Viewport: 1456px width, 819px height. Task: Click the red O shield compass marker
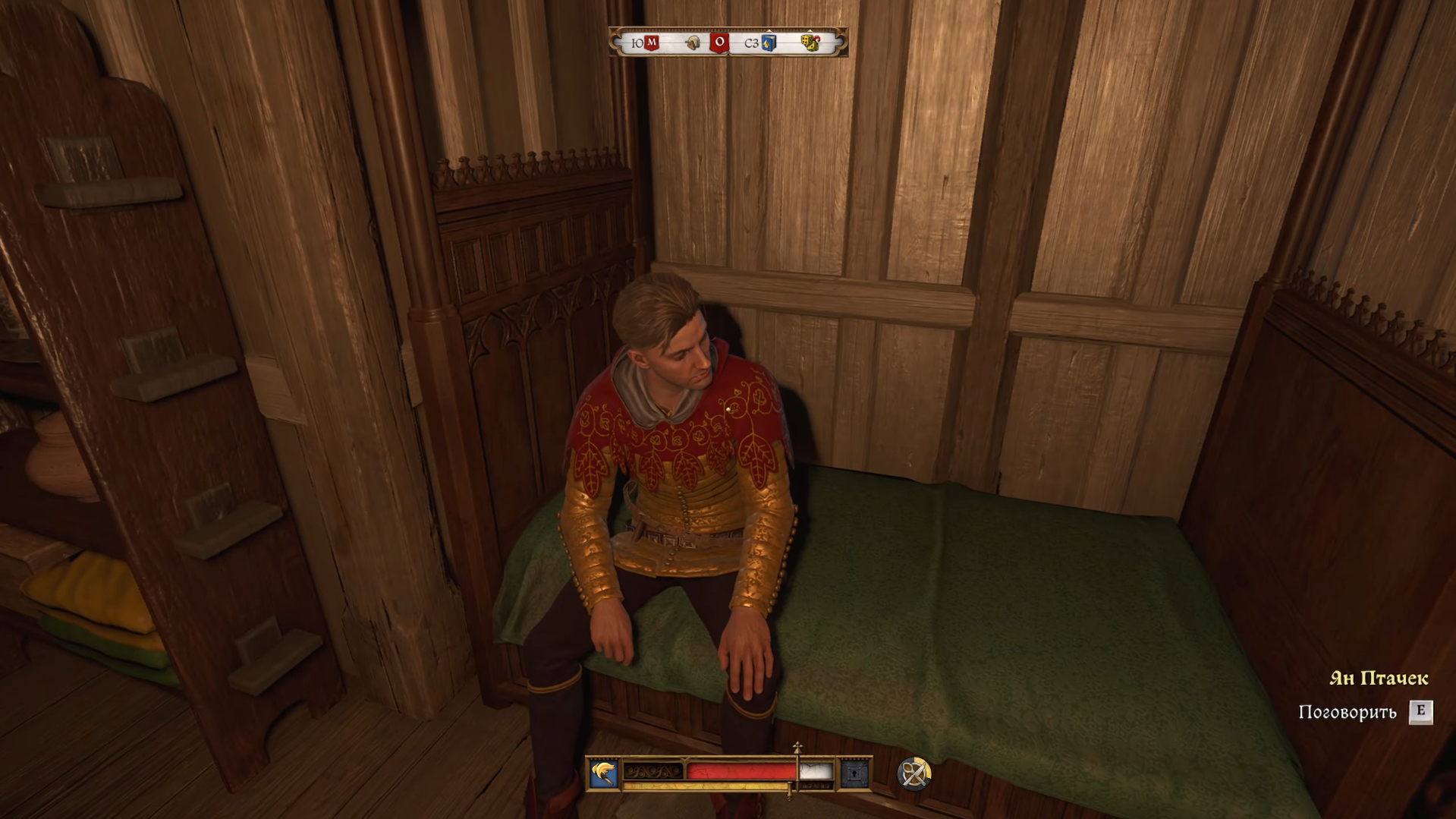719,43
